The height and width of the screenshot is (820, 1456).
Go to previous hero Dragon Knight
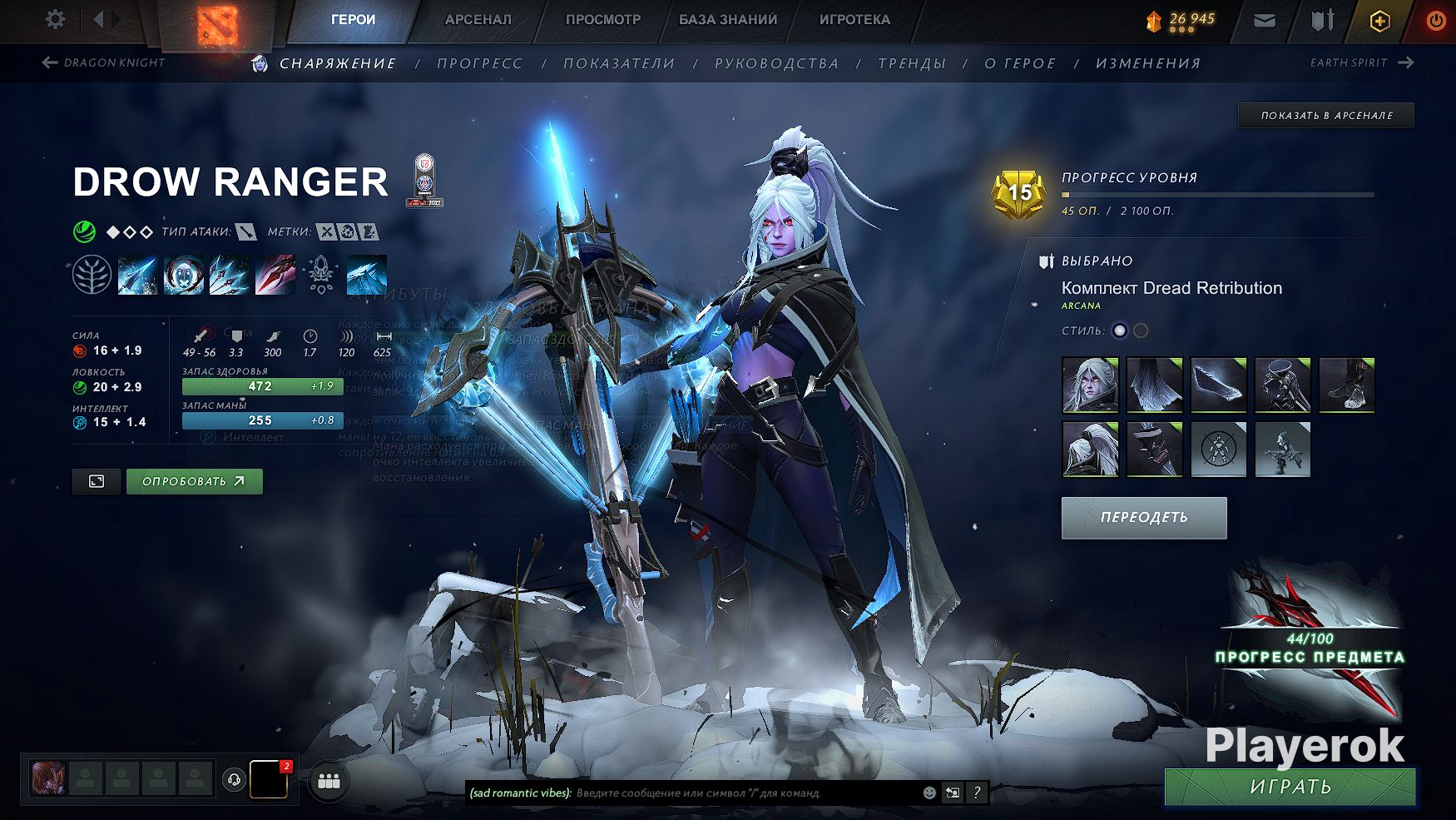(104, 62)
